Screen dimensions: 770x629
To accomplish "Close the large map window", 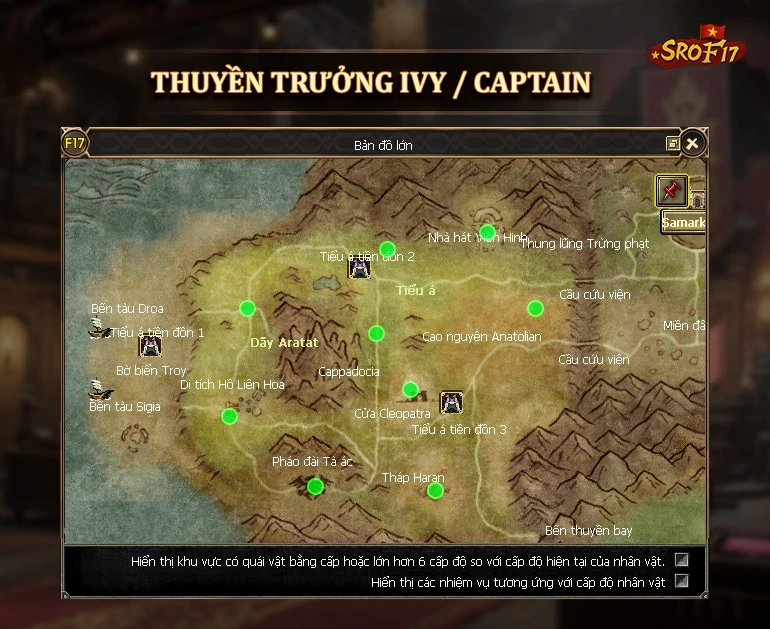I will pyautogui.click(x=691, y=143).
